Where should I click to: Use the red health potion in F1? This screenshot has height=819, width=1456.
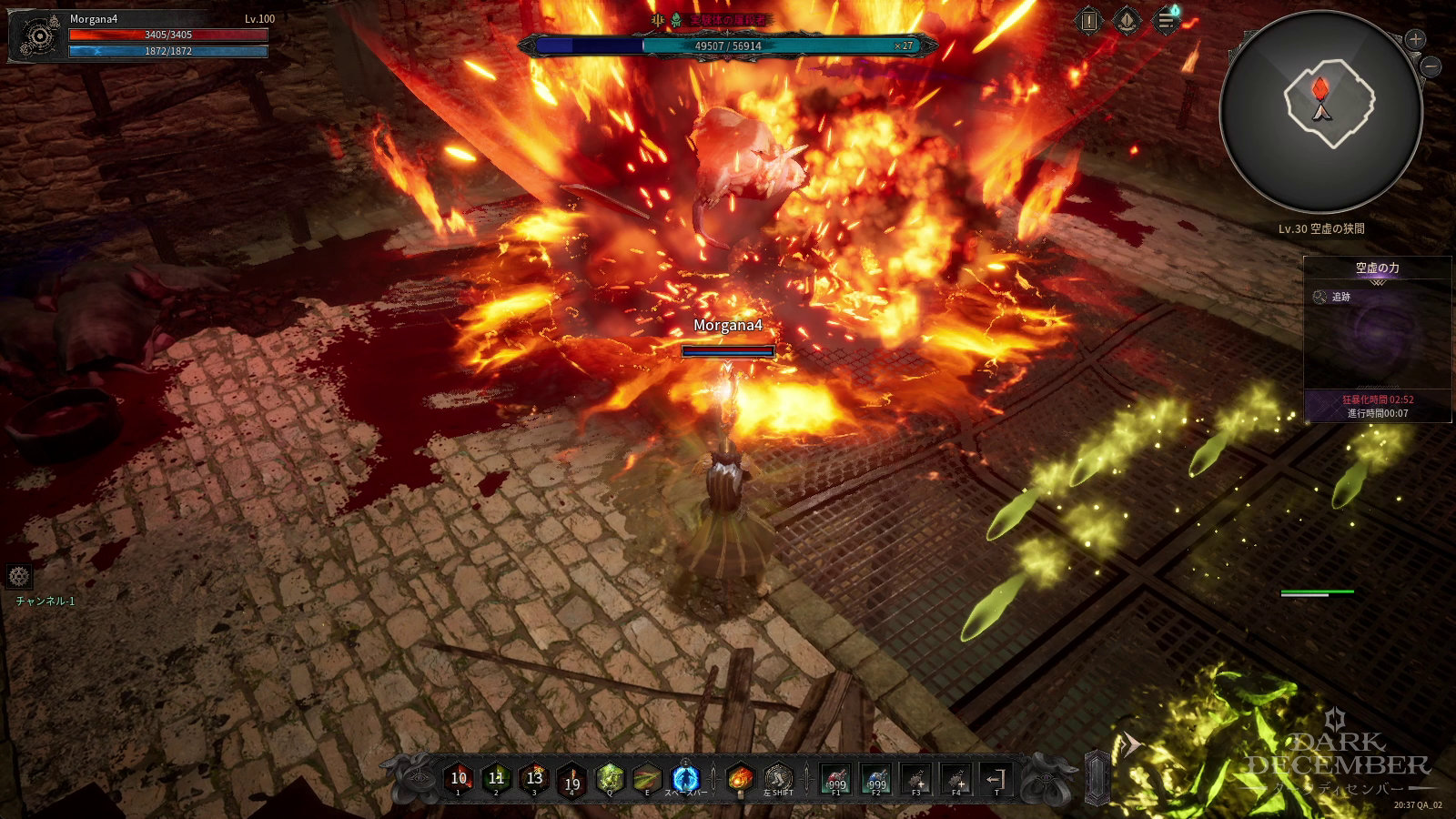(836, 780)
